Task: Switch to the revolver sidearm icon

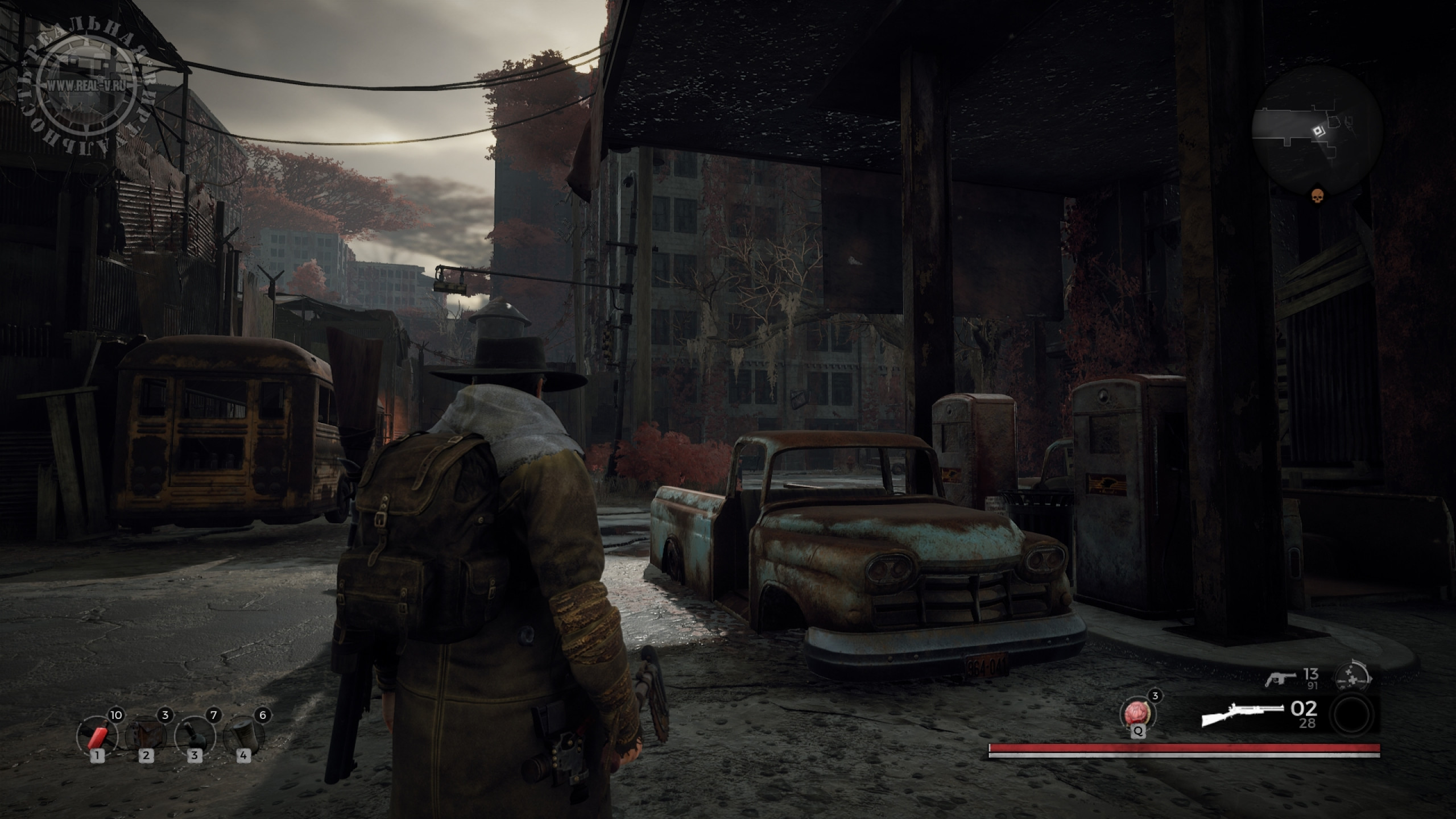Action: coord(1280,679)
